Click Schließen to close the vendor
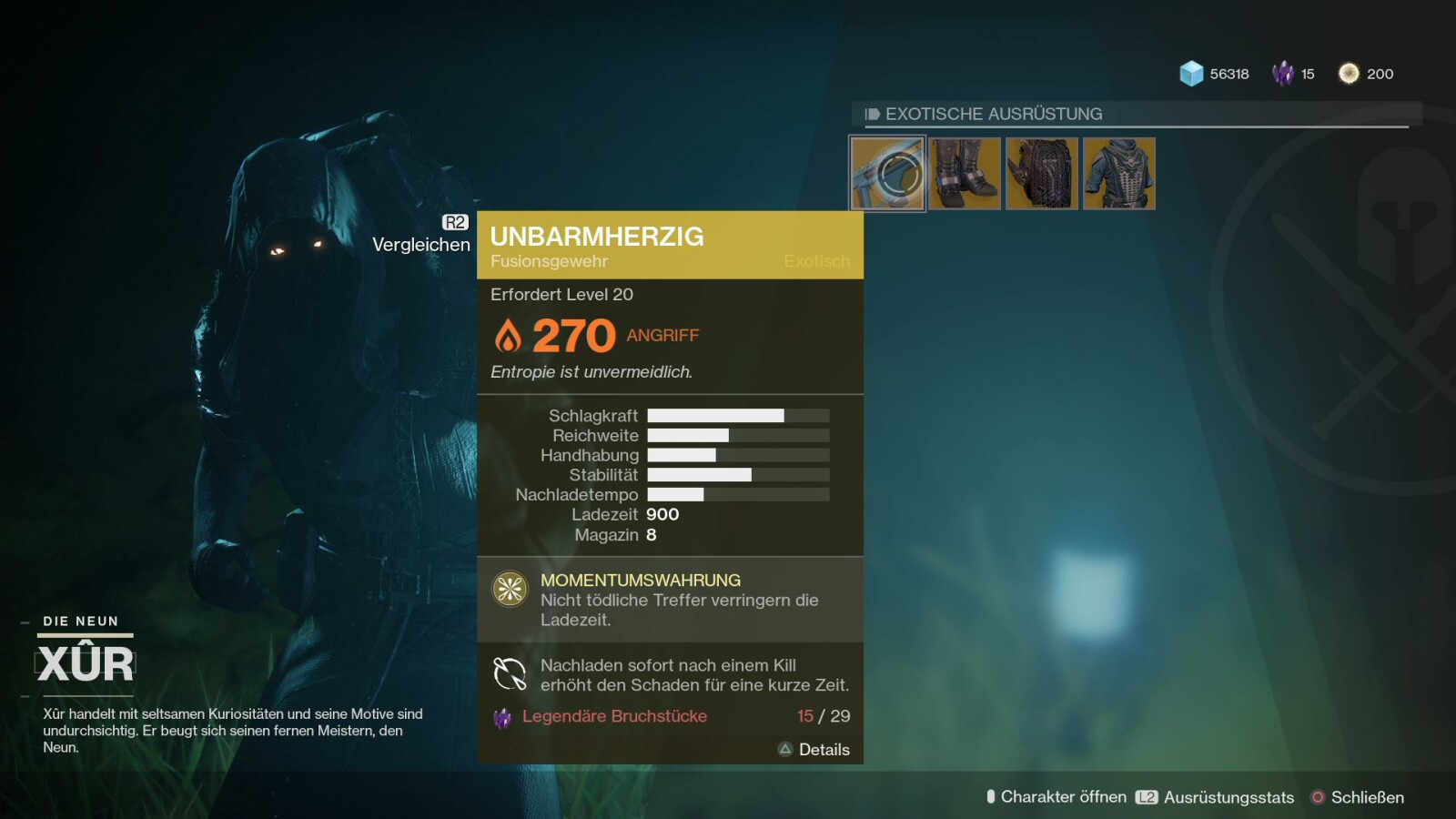1456x819 pixels. (x=1358, y=797)
